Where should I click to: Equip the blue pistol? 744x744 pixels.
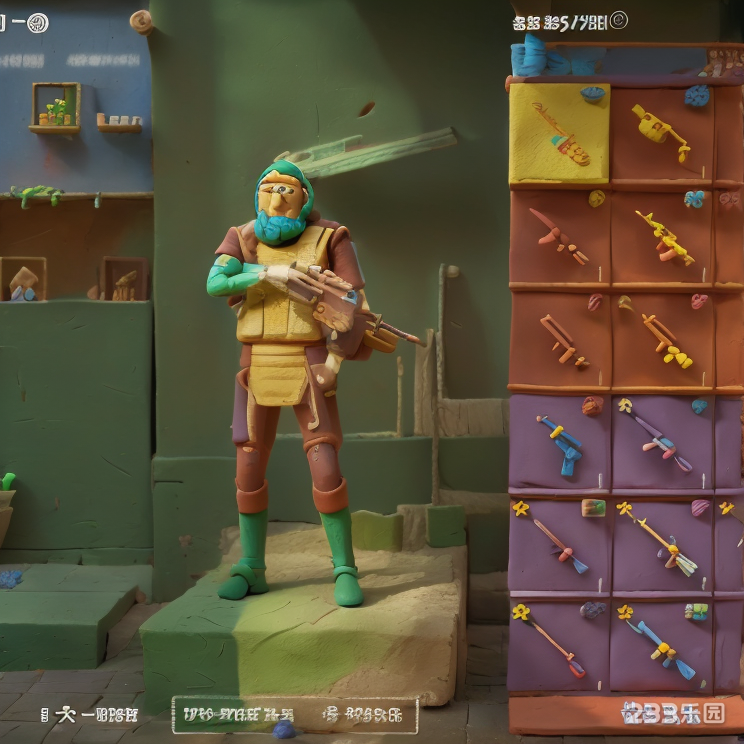click(560, 441)
